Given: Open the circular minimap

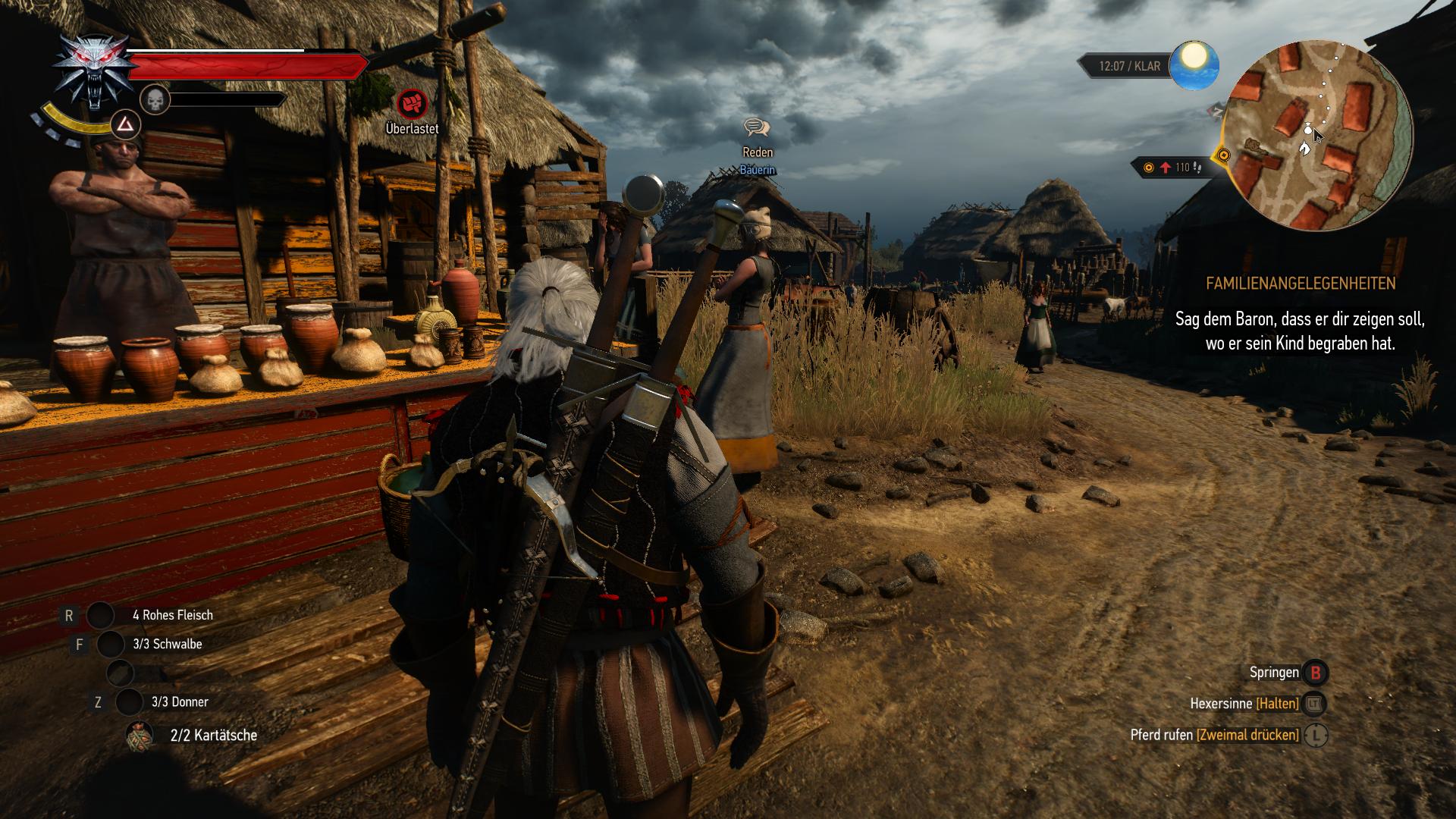Looking at the screenshot, I should 1319,136.
